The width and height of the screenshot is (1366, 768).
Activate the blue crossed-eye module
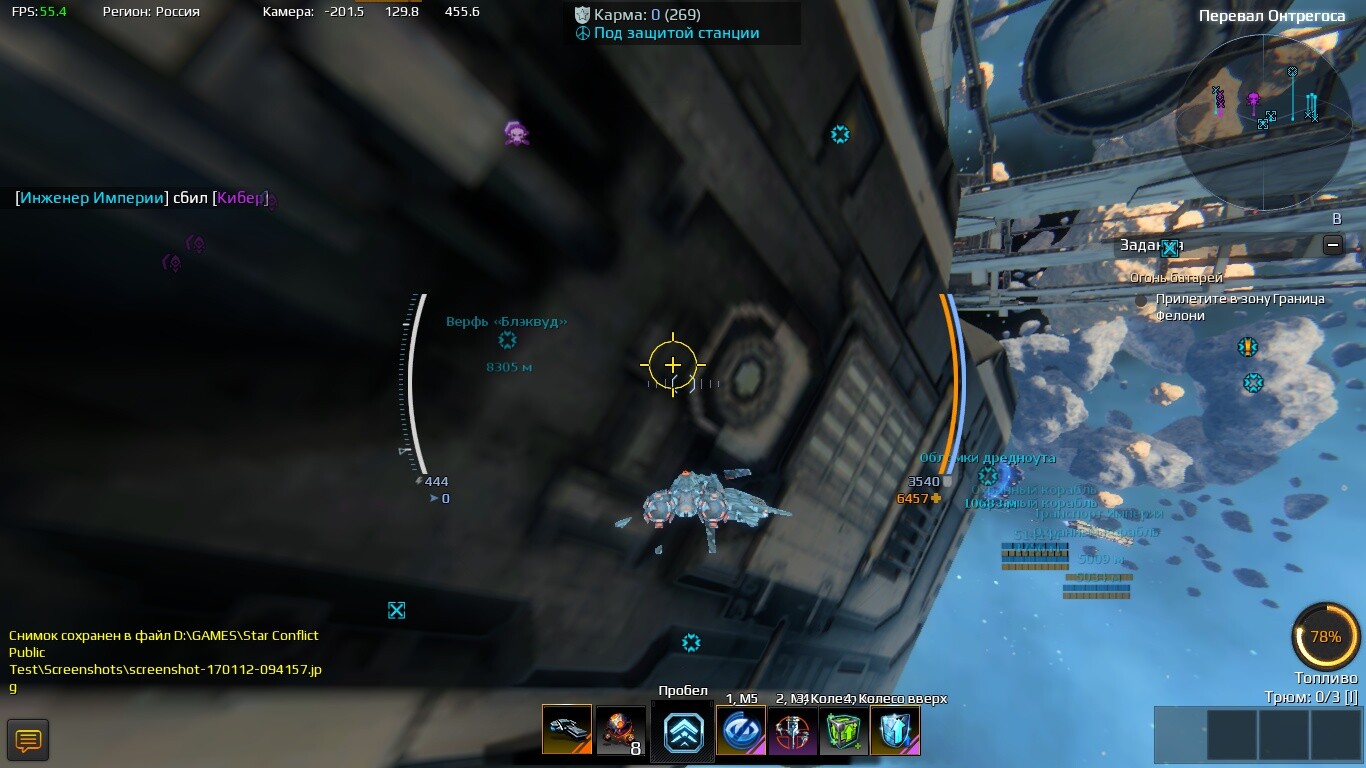(741, 730)
